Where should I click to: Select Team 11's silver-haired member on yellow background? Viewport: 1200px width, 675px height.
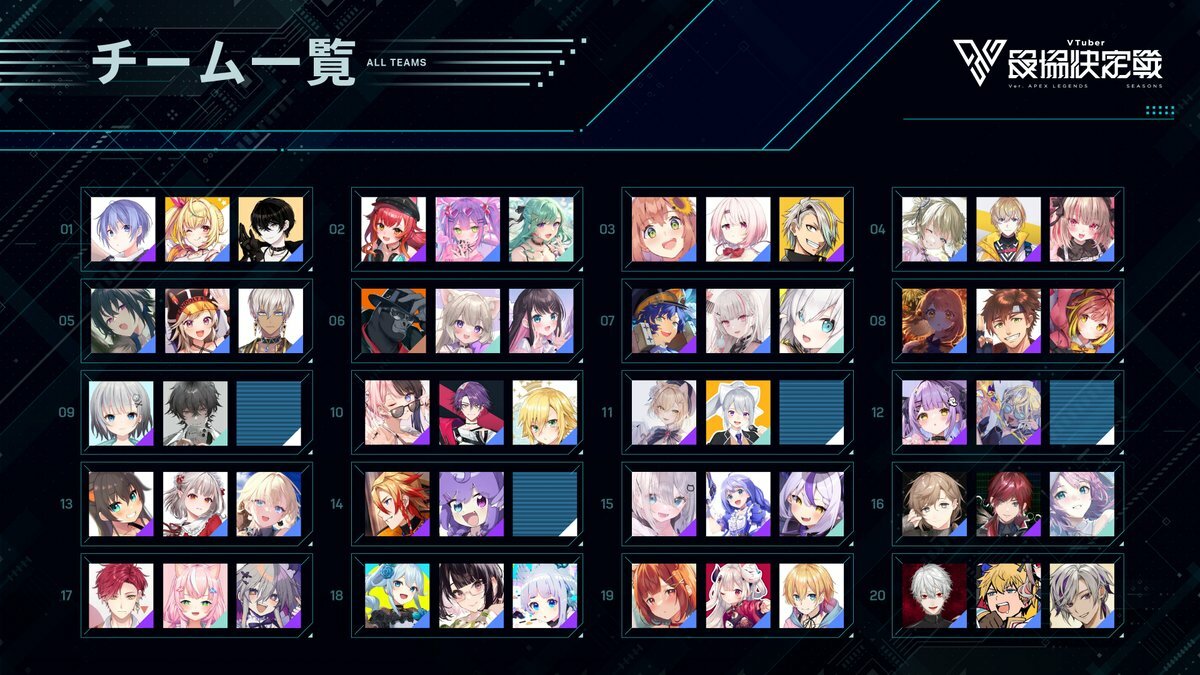(x=737, y=413)
